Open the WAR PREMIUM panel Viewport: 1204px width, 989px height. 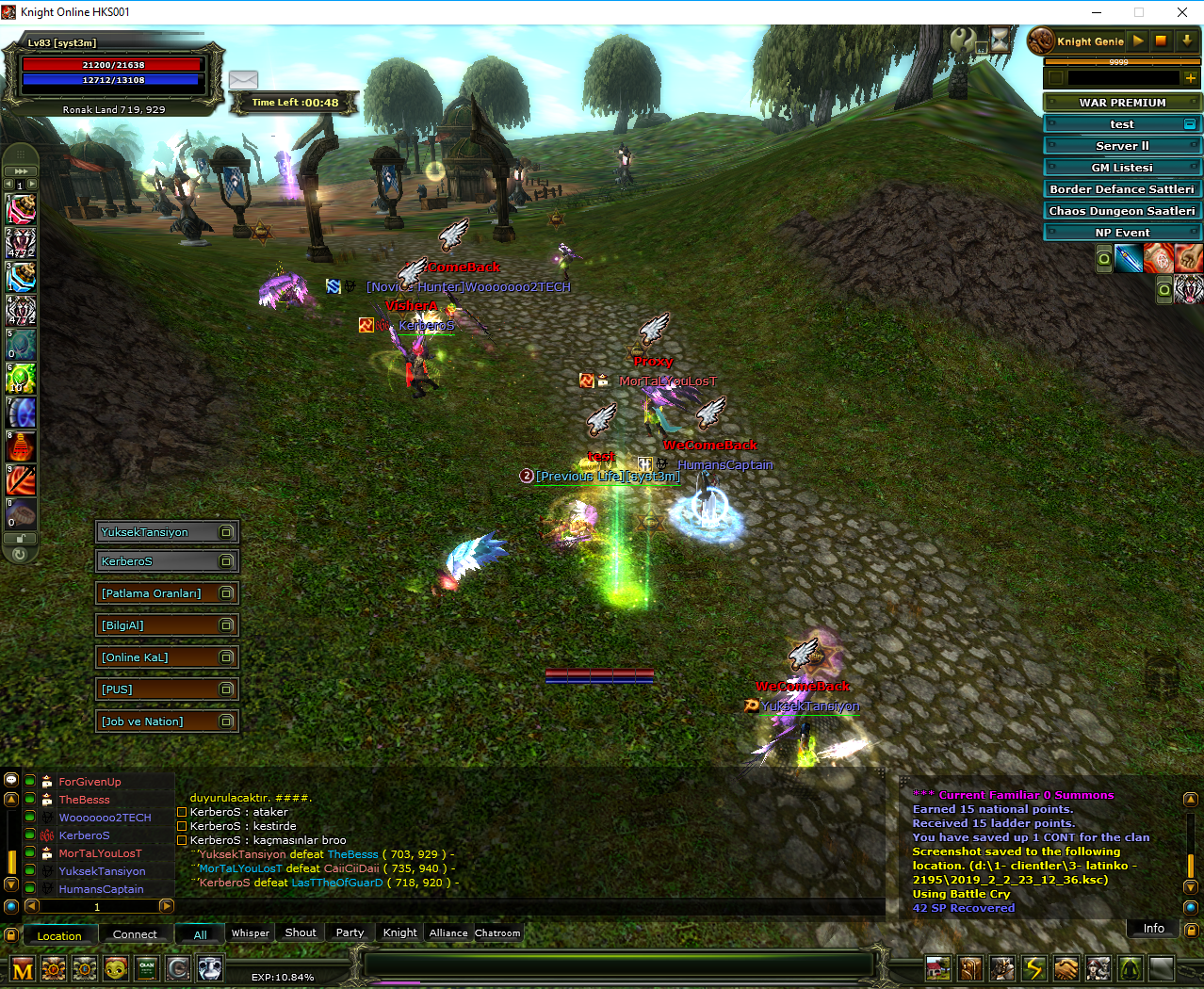pos(1121,103)
